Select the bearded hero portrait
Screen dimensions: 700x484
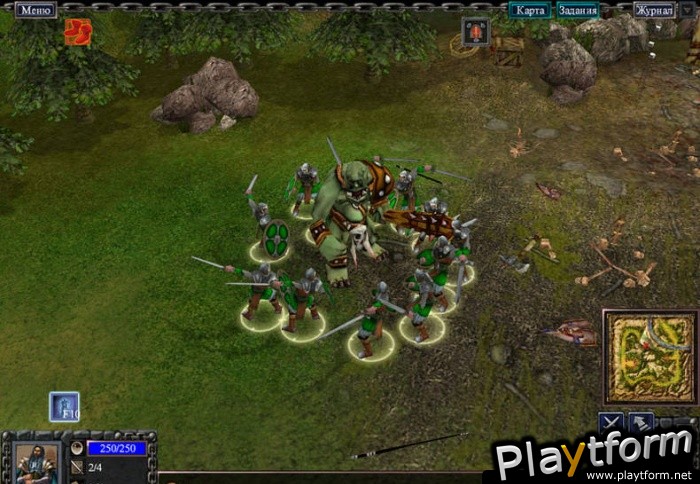[x=36, y=462]
